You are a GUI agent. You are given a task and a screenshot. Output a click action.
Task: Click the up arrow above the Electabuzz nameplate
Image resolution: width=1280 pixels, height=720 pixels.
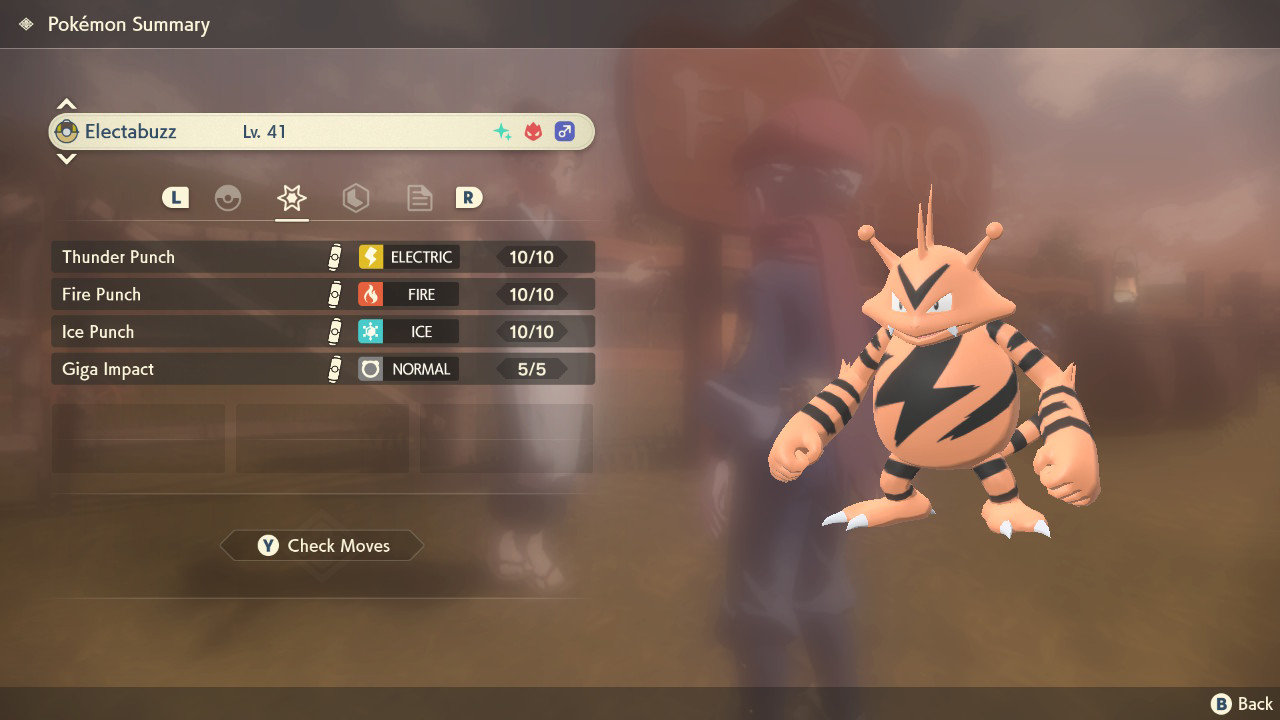tap(66, 101)
